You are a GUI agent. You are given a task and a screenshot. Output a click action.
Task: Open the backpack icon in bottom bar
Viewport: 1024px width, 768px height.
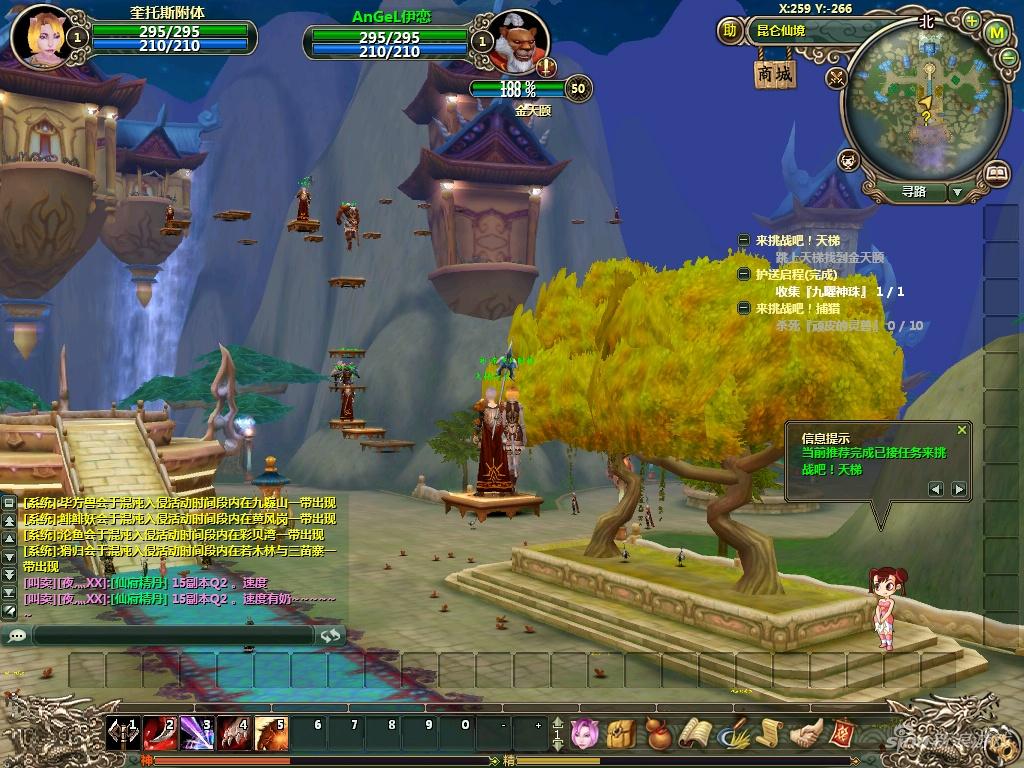(620, 735)
